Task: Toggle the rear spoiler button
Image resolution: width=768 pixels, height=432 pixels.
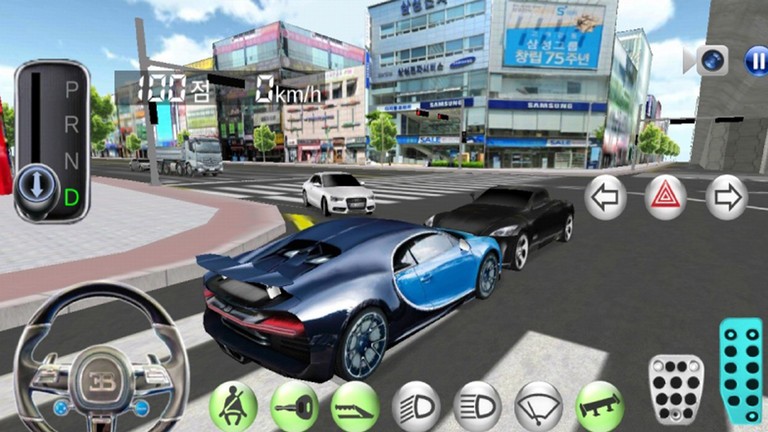Action: point(599,406)
